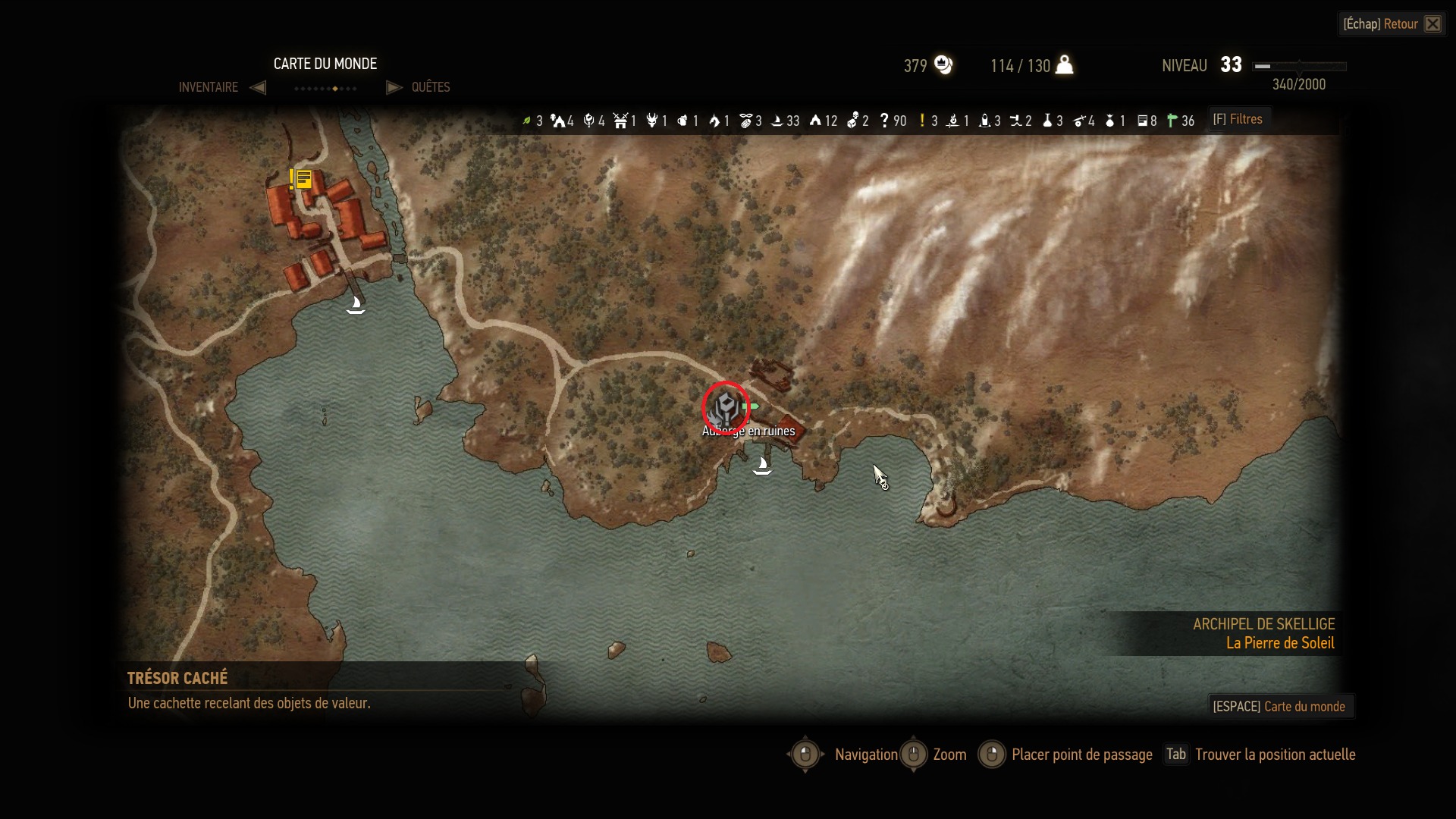Toggle the sailboat harbor filter showing 33
1456x819 pixels.
coord(777,121)
